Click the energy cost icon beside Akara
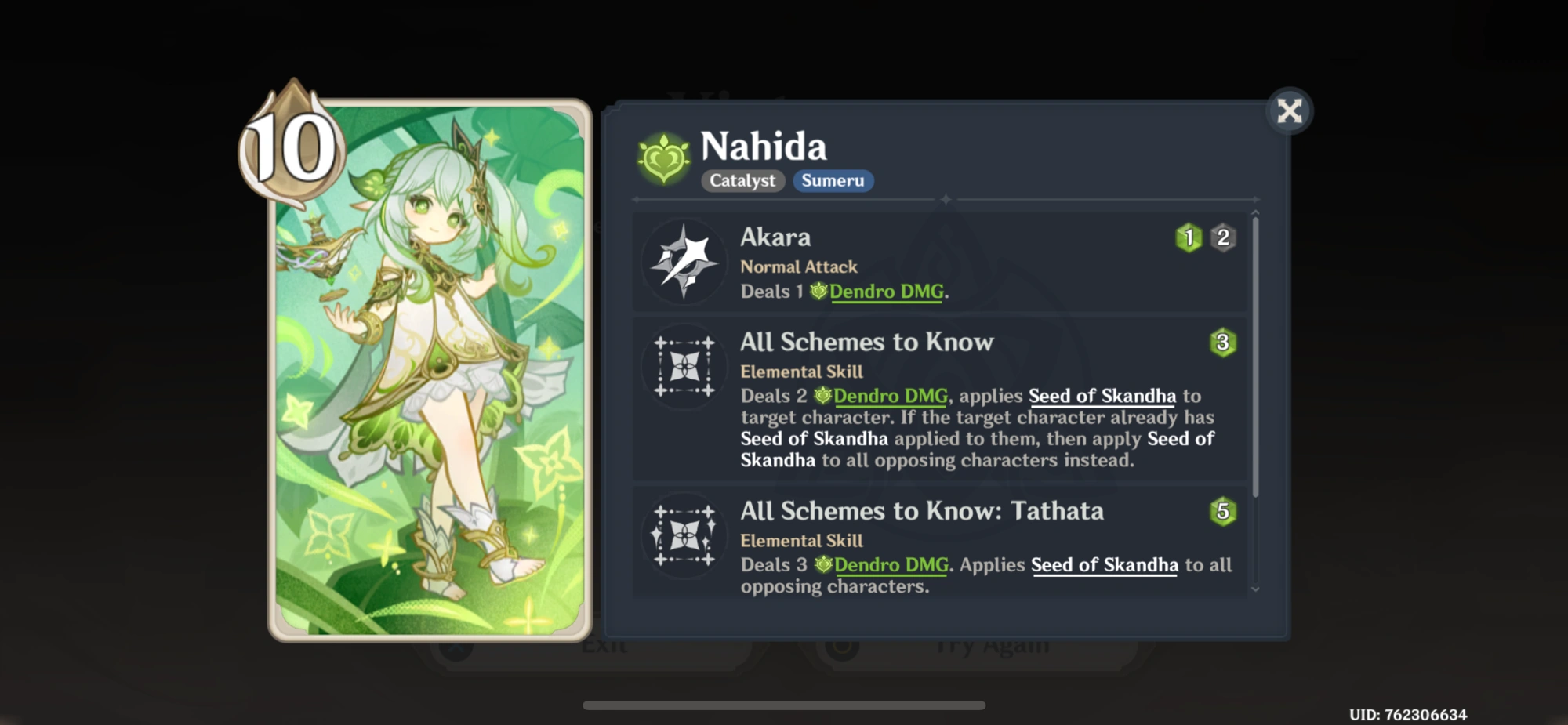The image size is (1568, 725). tap(1221, 237)
